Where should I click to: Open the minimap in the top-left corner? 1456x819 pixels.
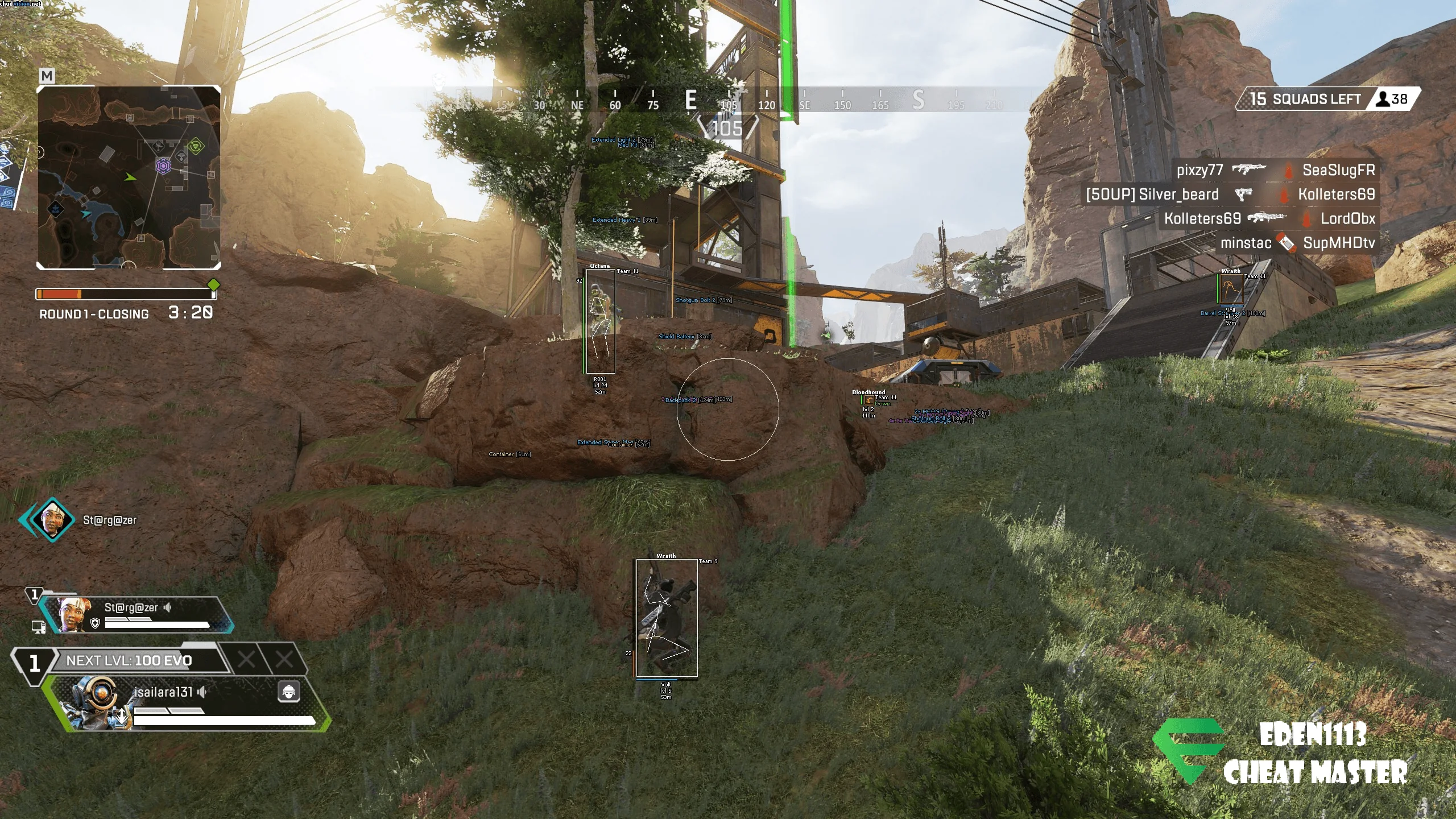click(129, 177)
